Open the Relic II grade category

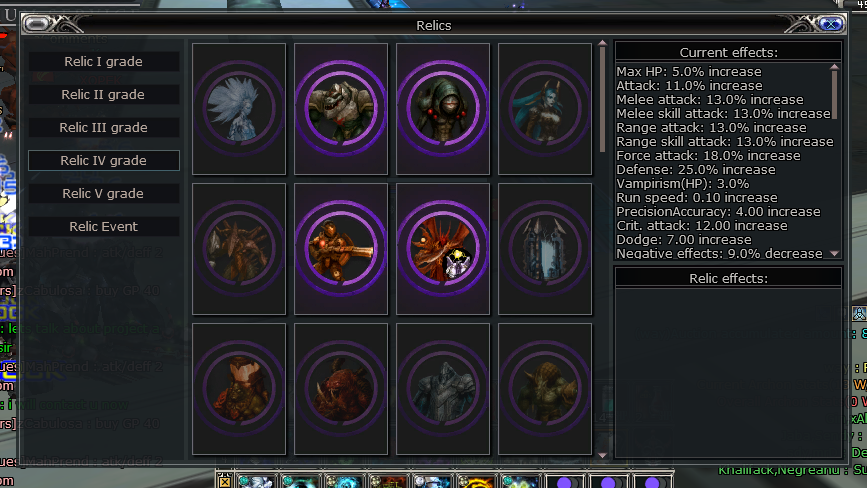click(x=103, y=95)
